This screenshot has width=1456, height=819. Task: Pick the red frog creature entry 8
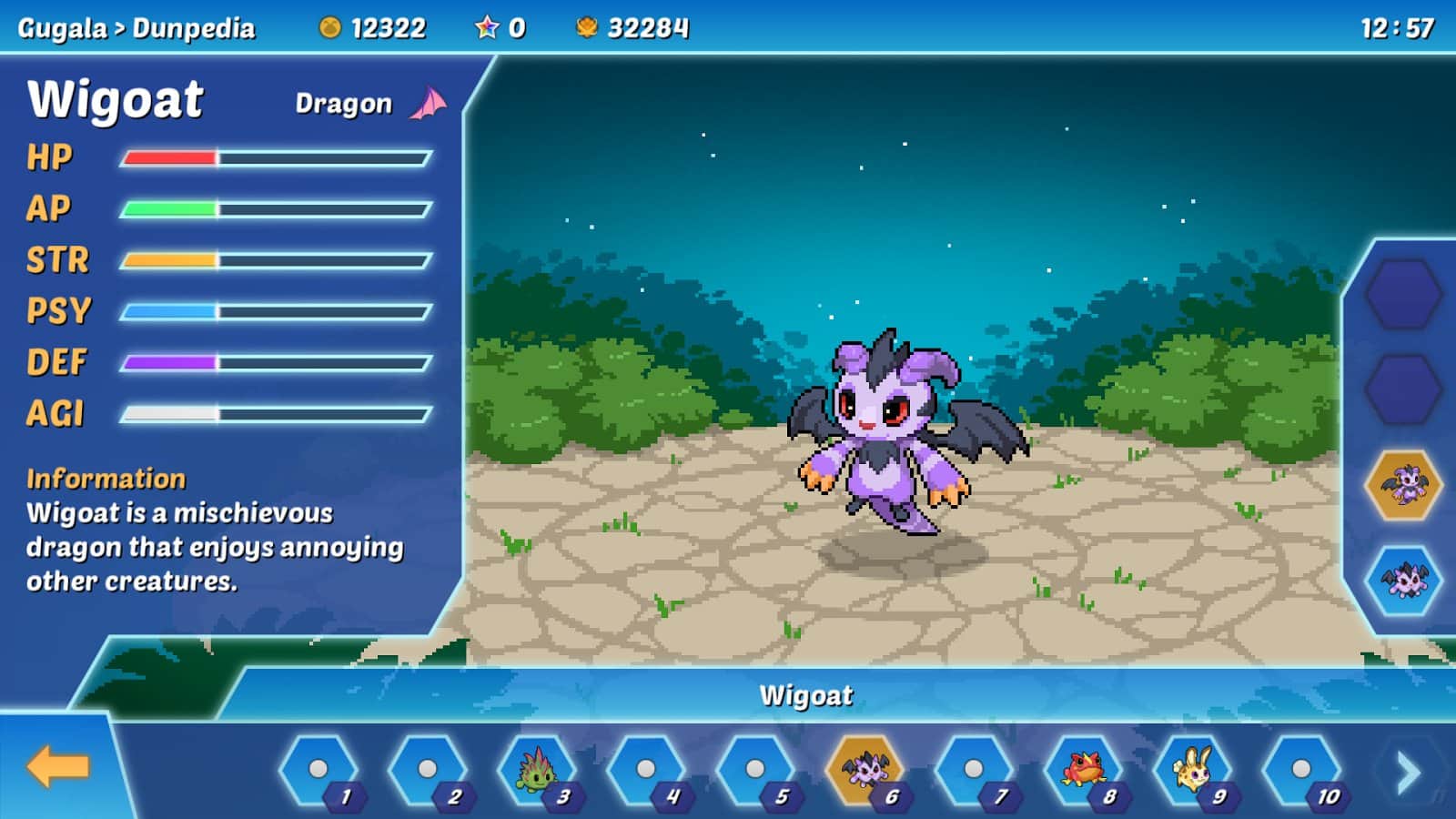1083,770
